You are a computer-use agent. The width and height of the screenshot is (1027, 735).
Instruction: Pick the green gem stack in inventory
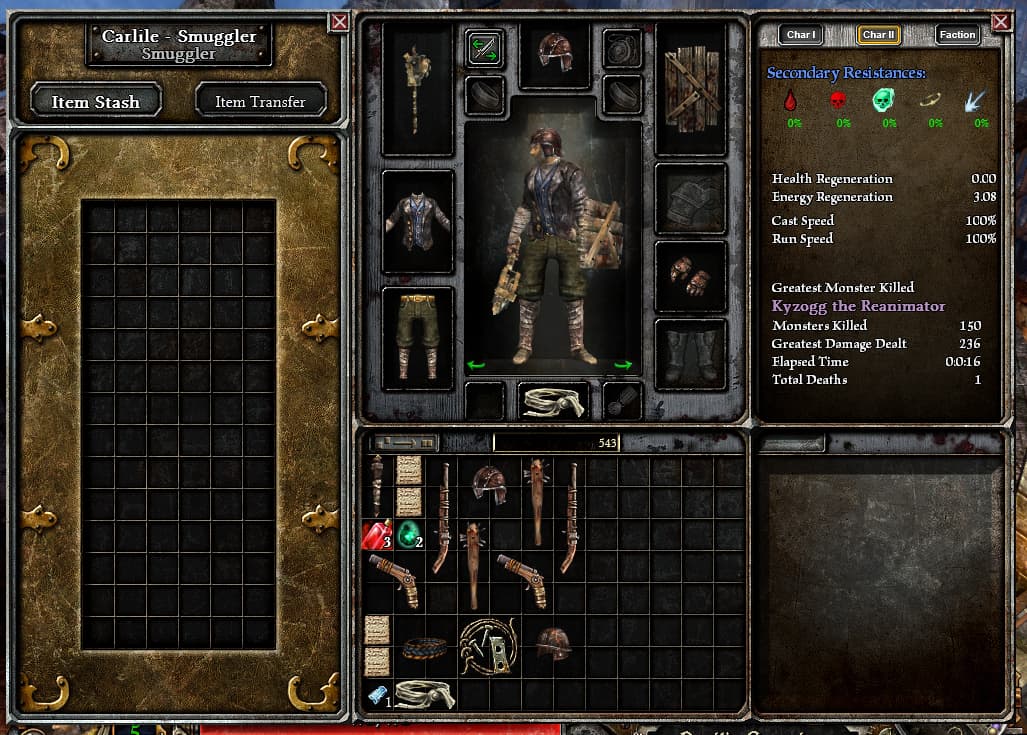(409, 535)
